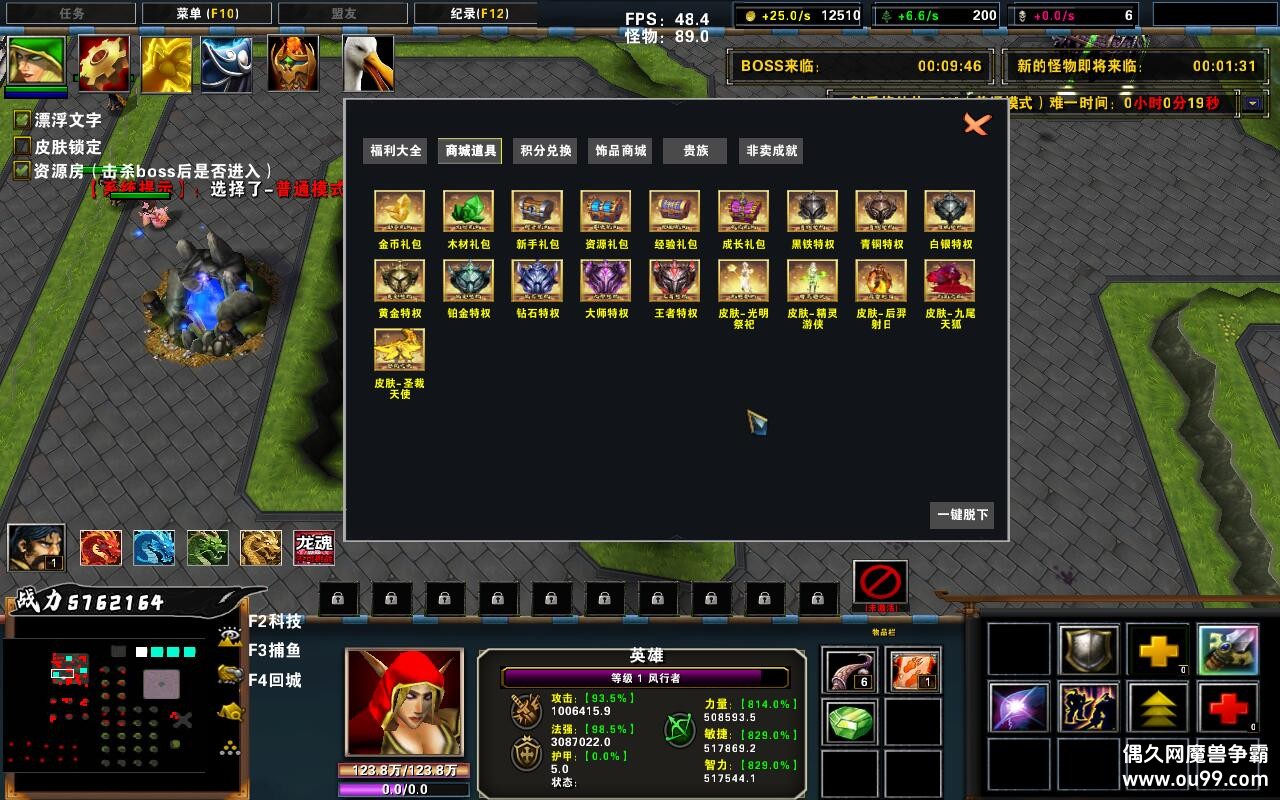Select the green gem inventory item
The image size is (1280, 800).
(x=850, y=722)
